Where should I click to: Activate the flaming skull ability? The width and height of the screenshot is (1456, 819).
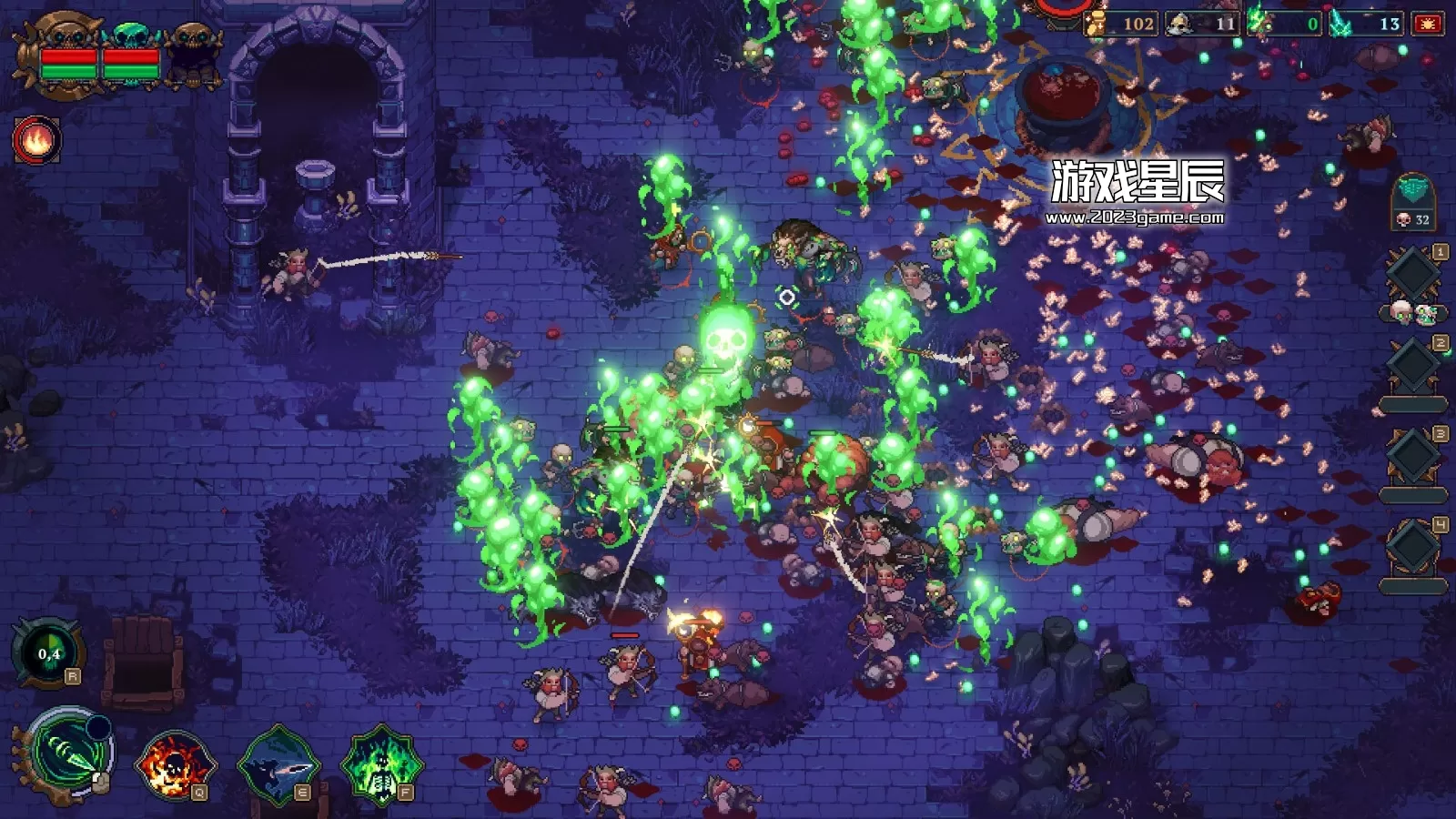[173, 766]
